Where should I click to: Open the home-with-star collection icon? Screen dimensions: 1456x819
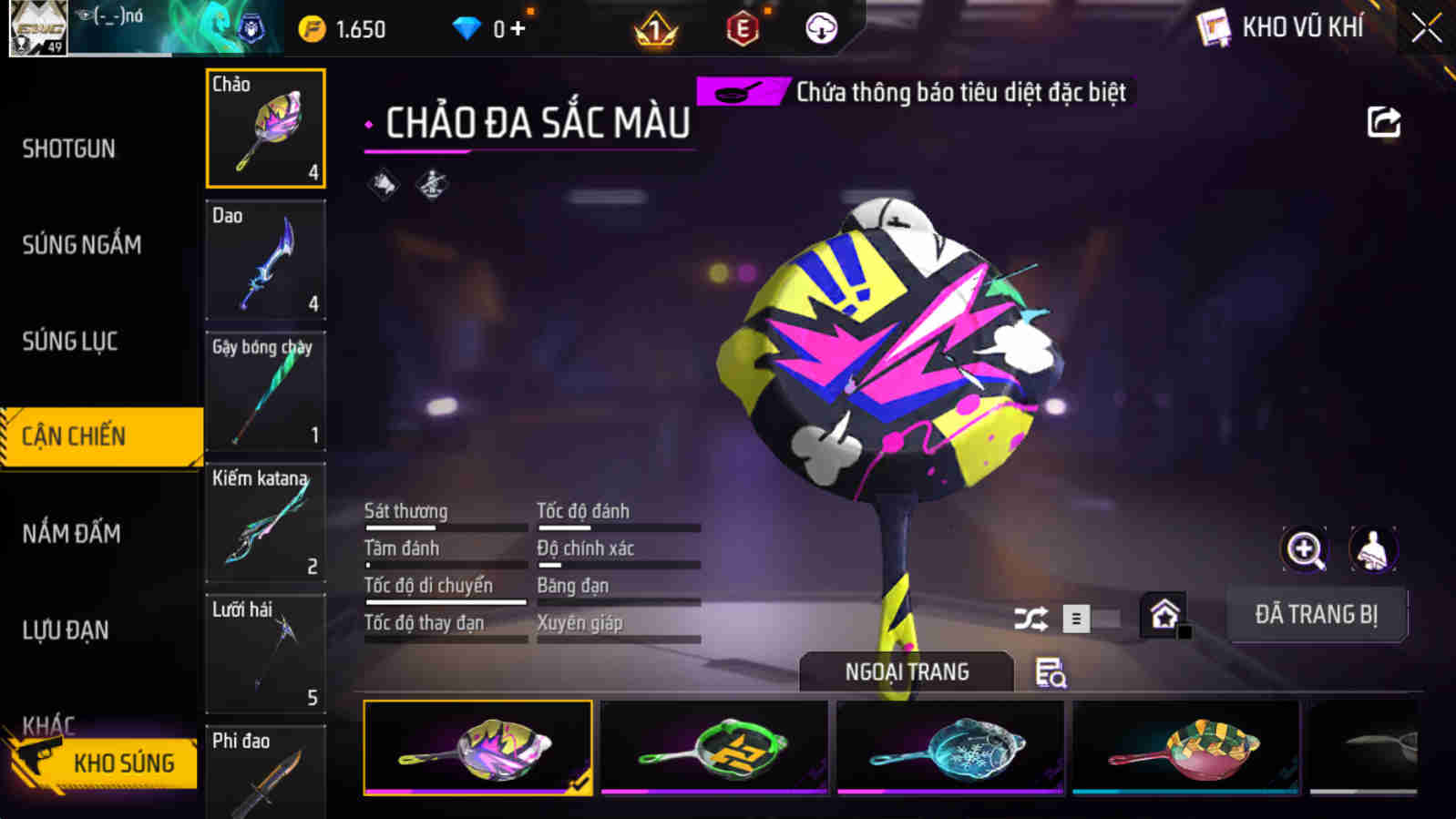1164,614
